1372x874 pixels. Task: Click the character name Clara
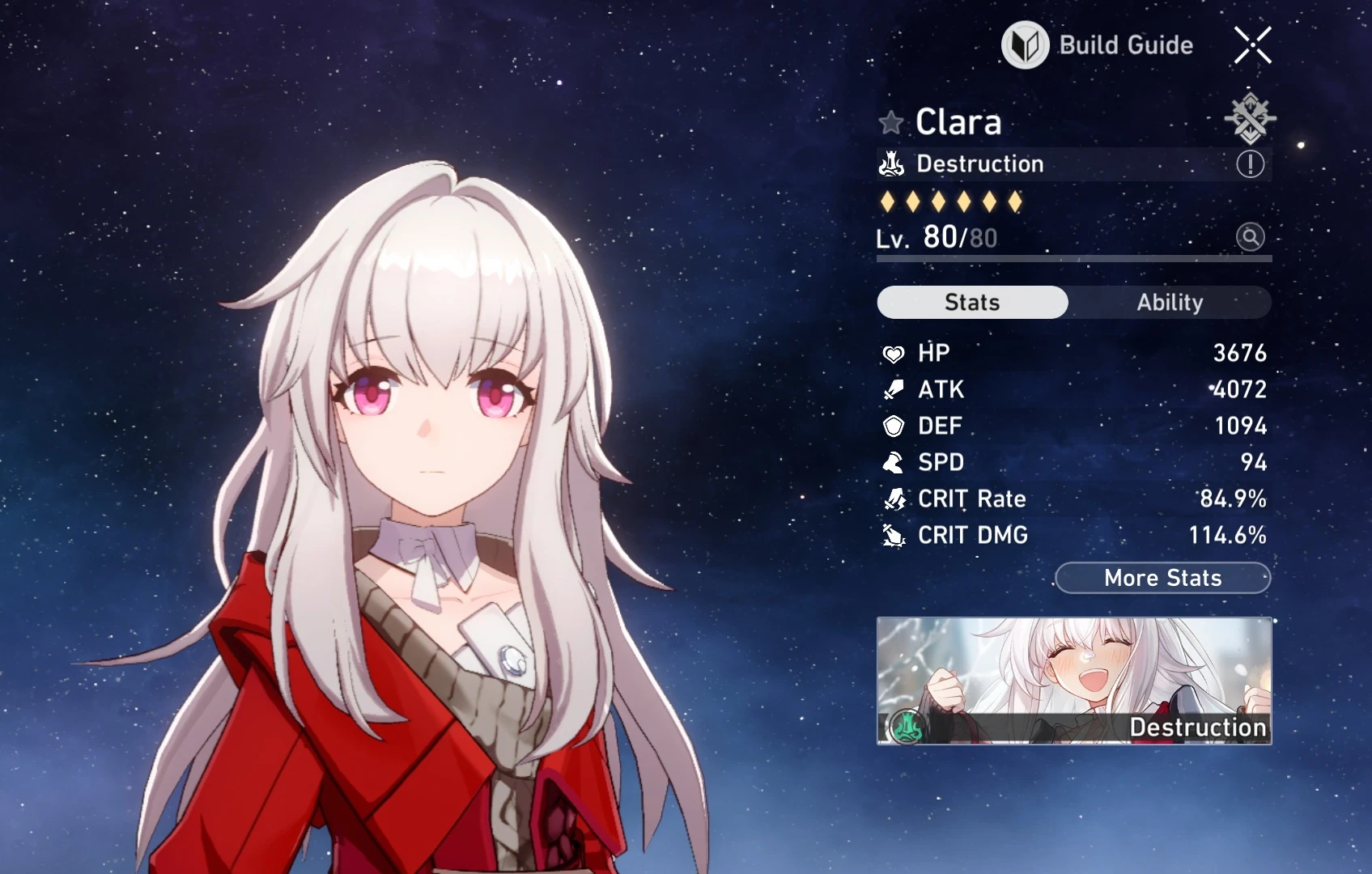958,122
